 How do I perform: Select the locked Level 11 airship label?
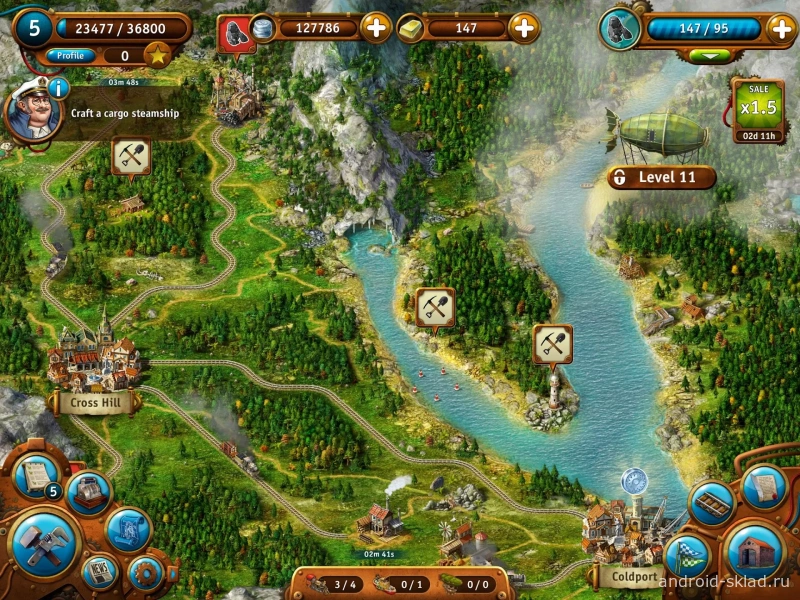(662, 178)
